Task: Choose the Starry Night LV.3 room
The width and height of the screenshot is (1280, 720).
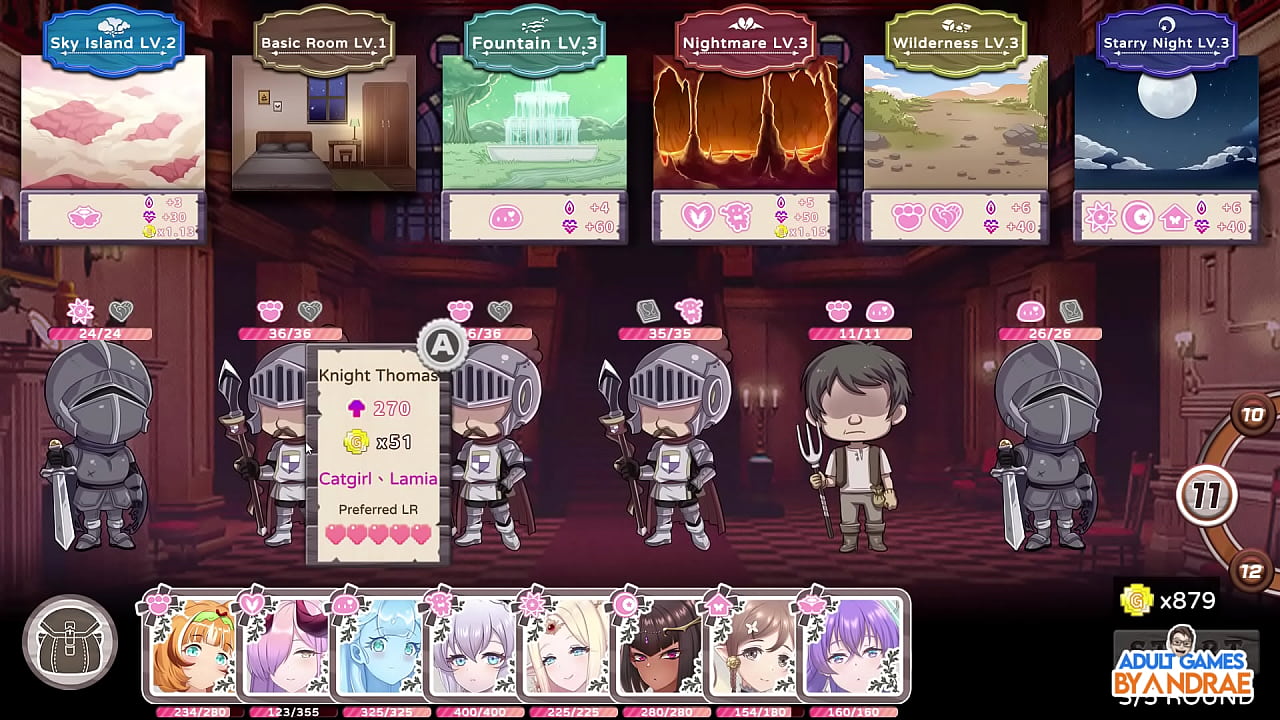Action: coord(1166,122)
